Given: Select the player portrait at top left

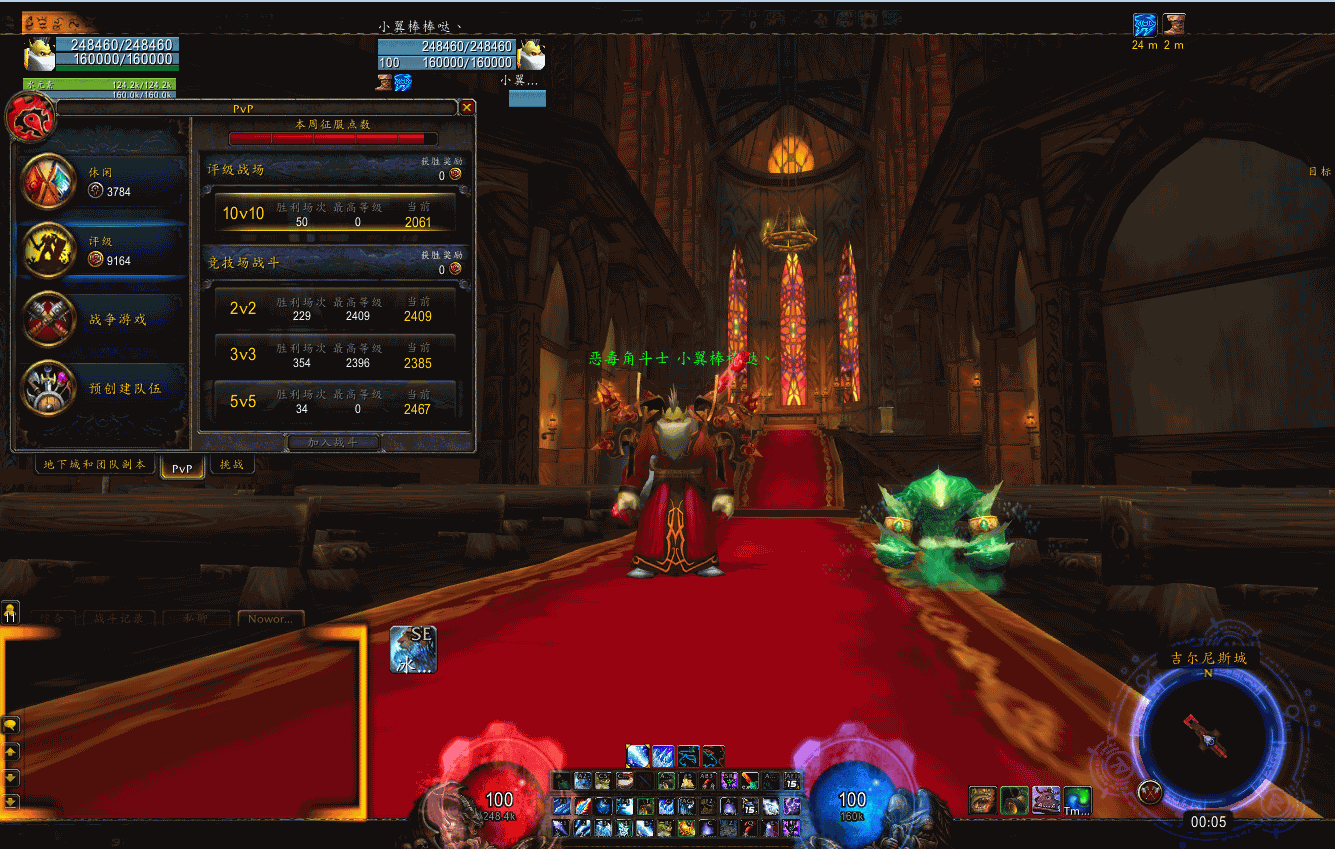Looking at the screenshot, I should pyautogui.click(x=39, y=51).
